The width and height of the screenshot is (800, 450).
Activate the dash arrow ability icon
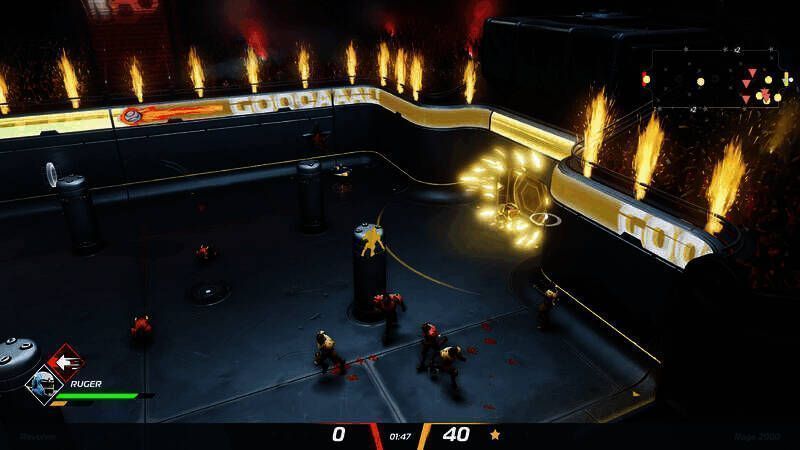67,362
